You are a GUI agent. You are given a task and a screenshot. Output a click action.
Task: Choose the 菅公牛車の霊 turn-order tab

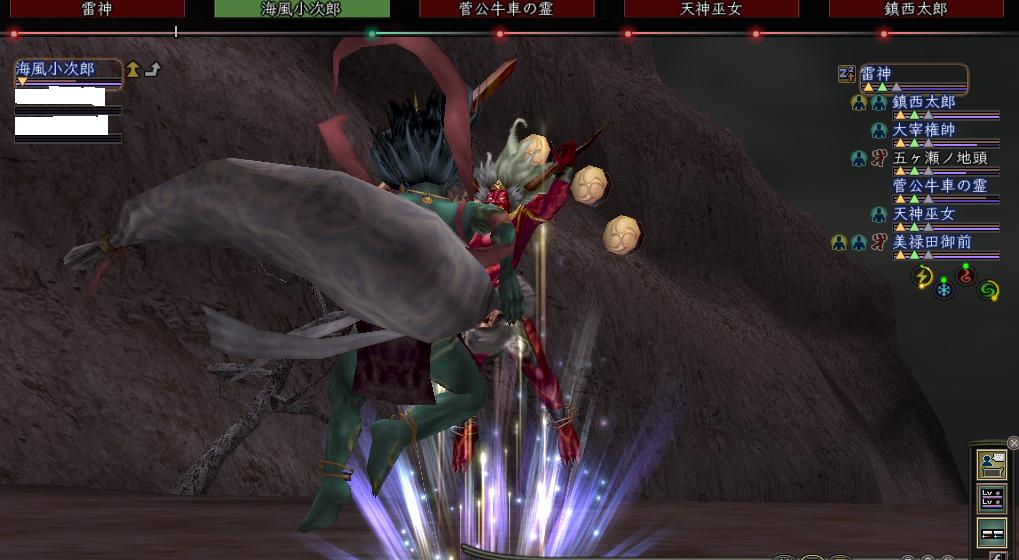[507, 9]
